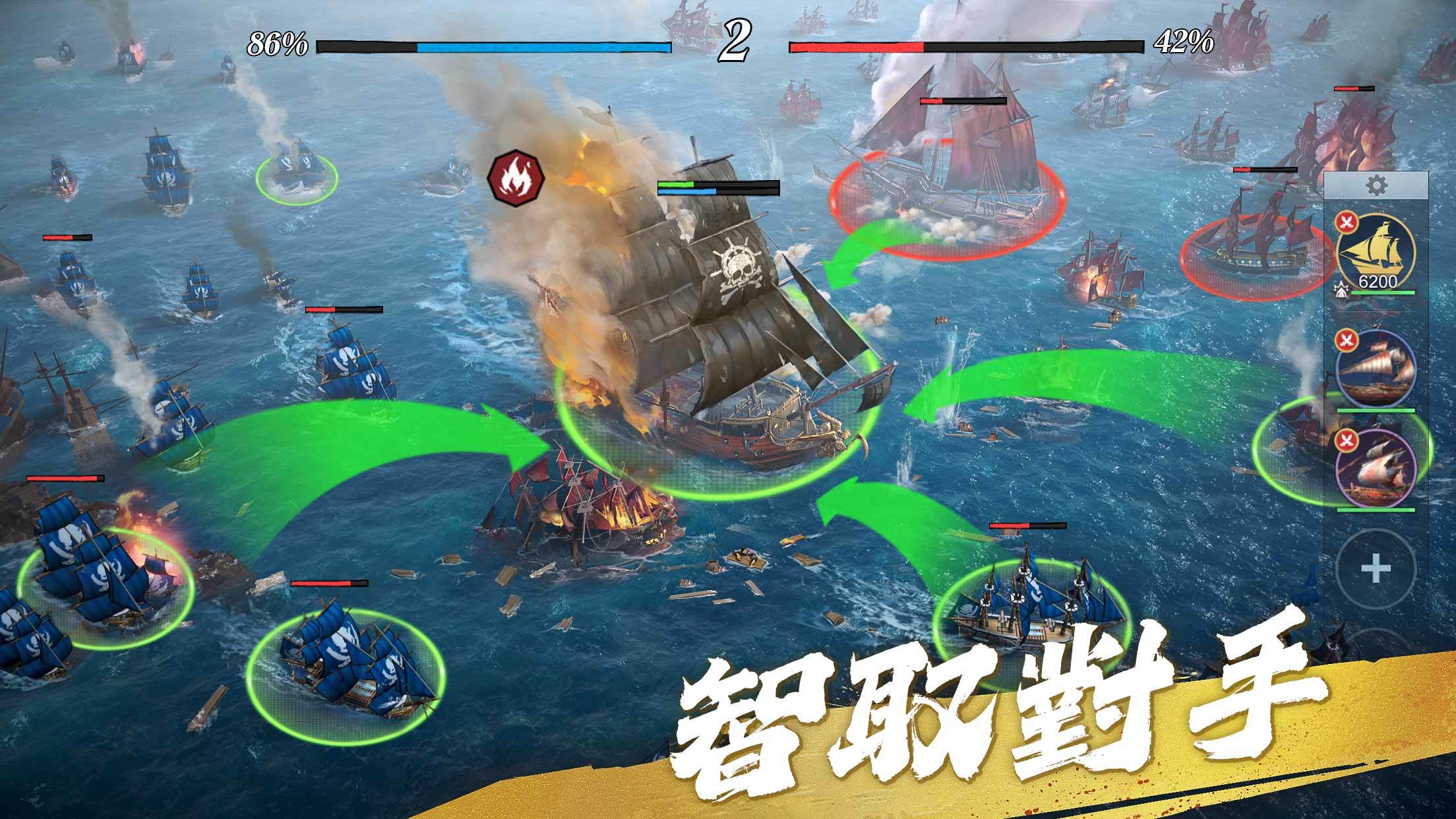Toggle attack mode on the middle ship portrait badge

[x=1347, y=339]
